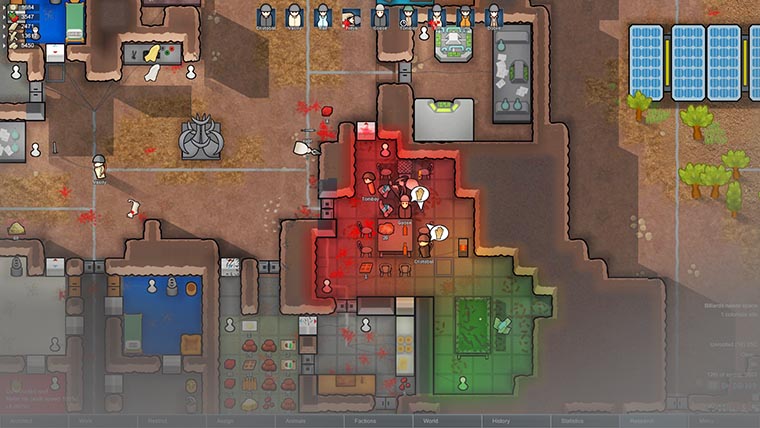Show the Statistics tab
The width and height of the screenshot is (760, 428).
pos(571,422)
